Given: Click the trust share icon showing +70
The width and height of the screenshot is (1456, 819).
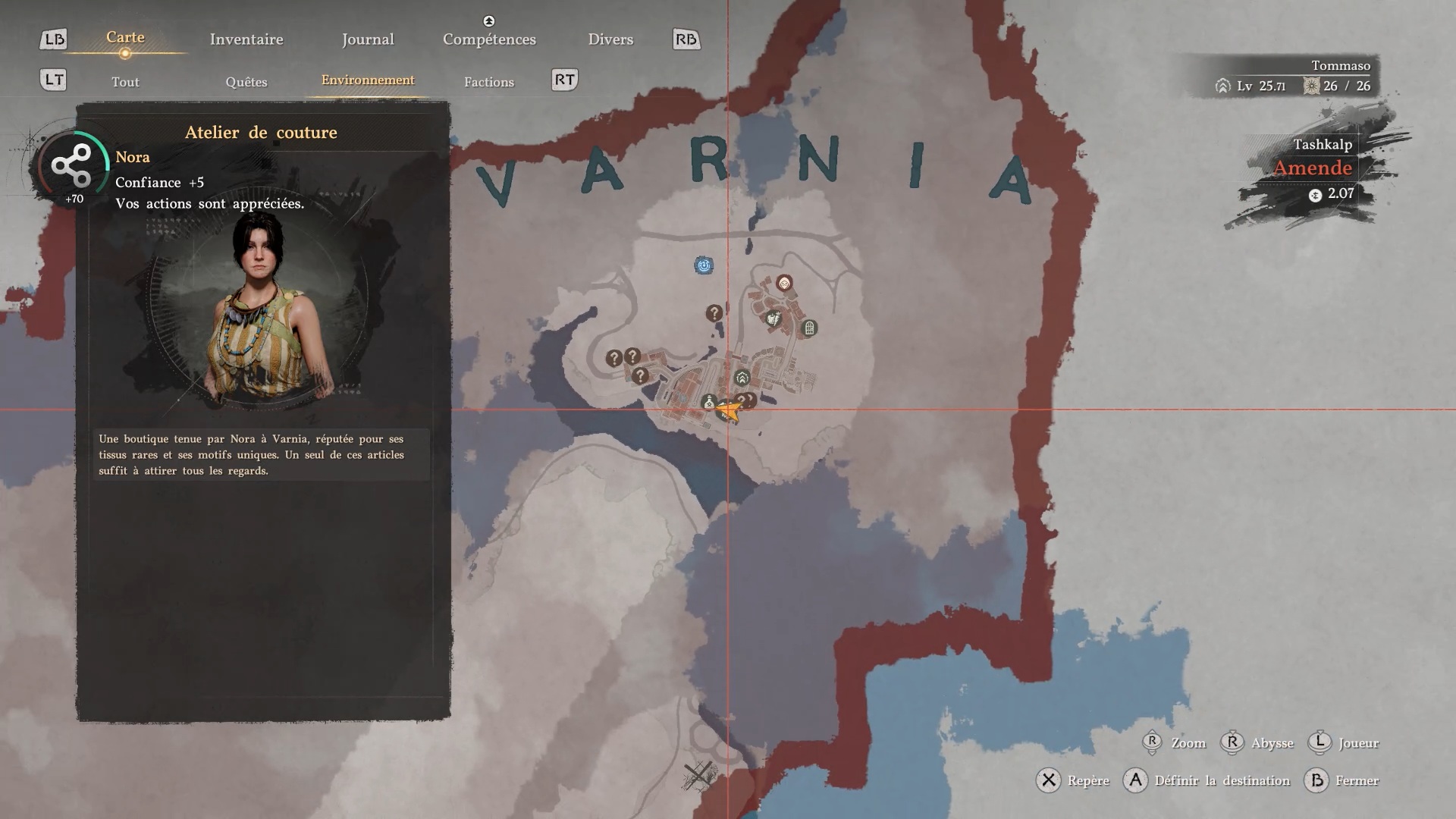Looking at the screenshot, I should click(71, 167).
